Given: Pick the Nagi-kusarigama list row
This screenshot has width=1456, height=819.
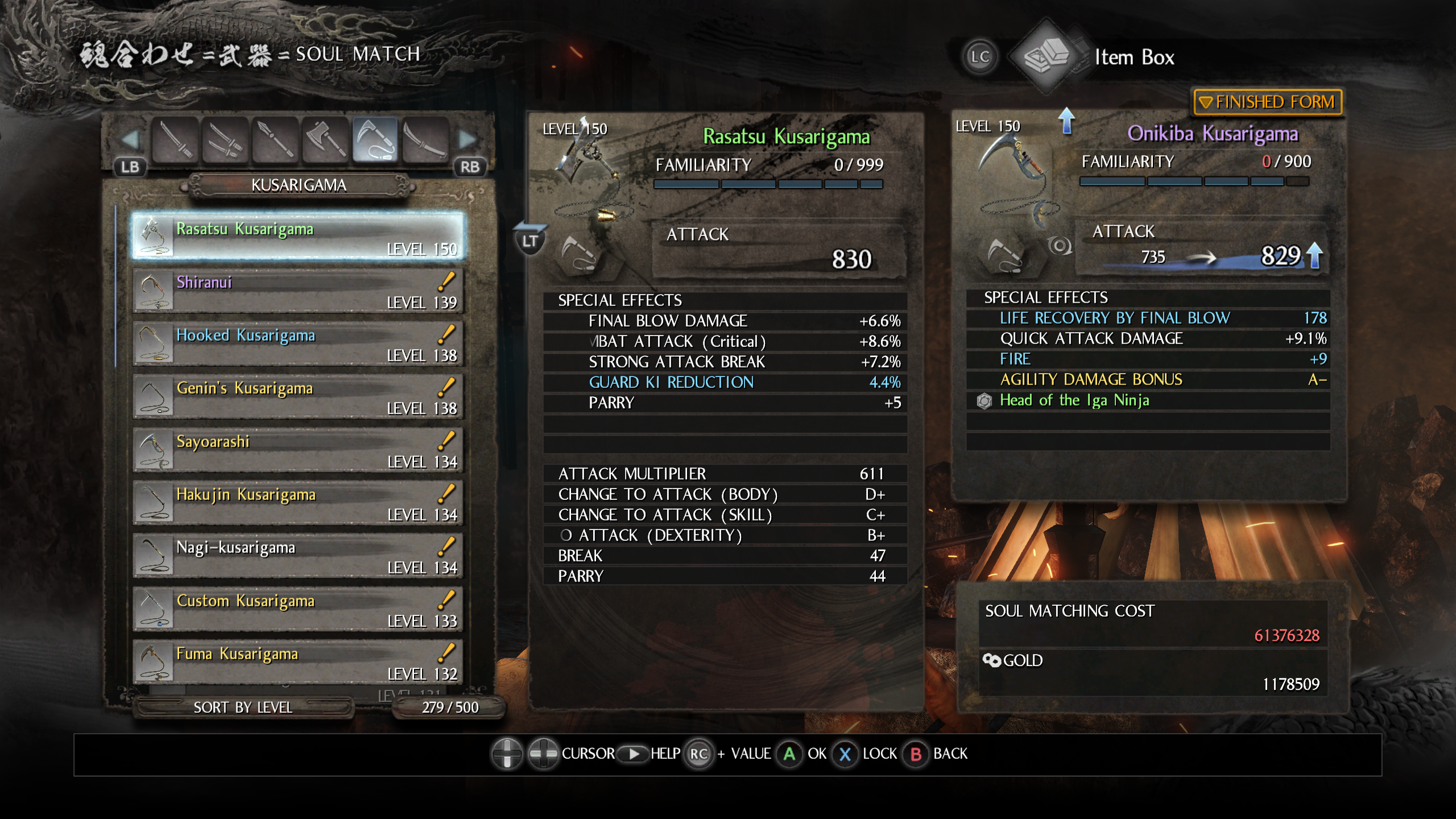Looking at the screenshot, I should tap(299, 556).
